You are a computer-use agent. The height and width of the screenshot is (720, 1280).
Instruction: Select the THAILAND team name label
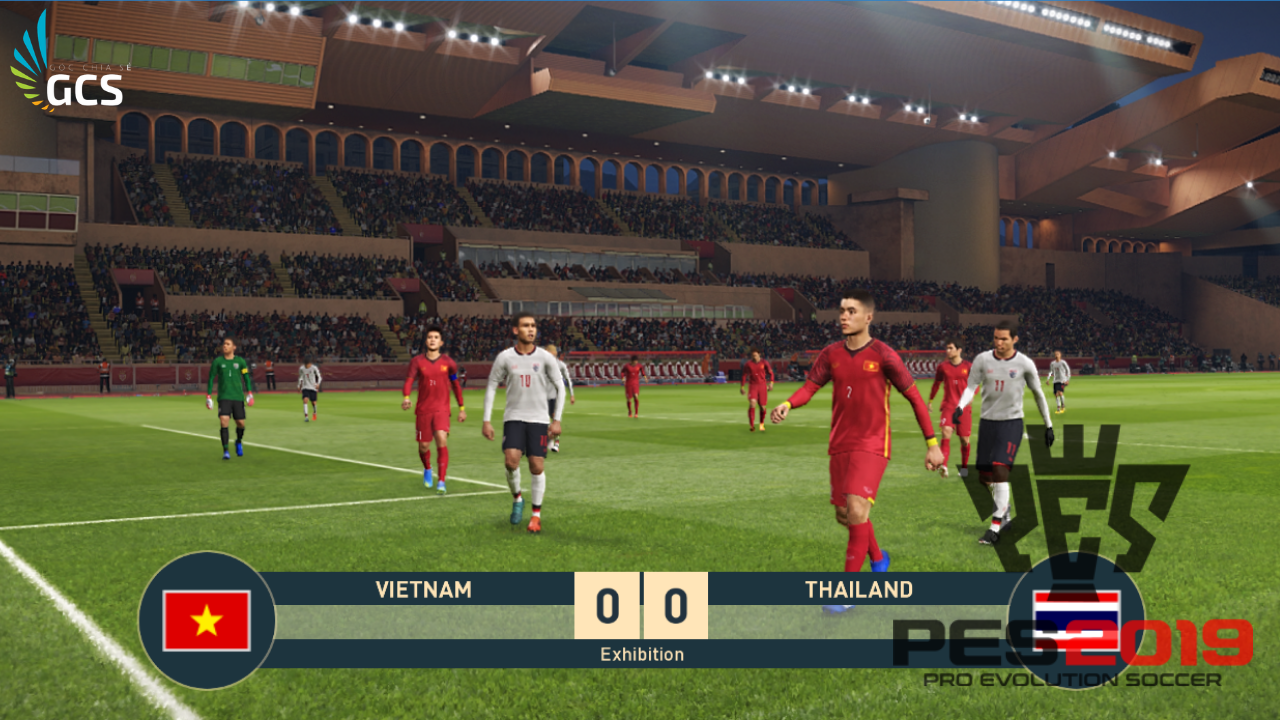pyautogui.click(x=858, y=590)
